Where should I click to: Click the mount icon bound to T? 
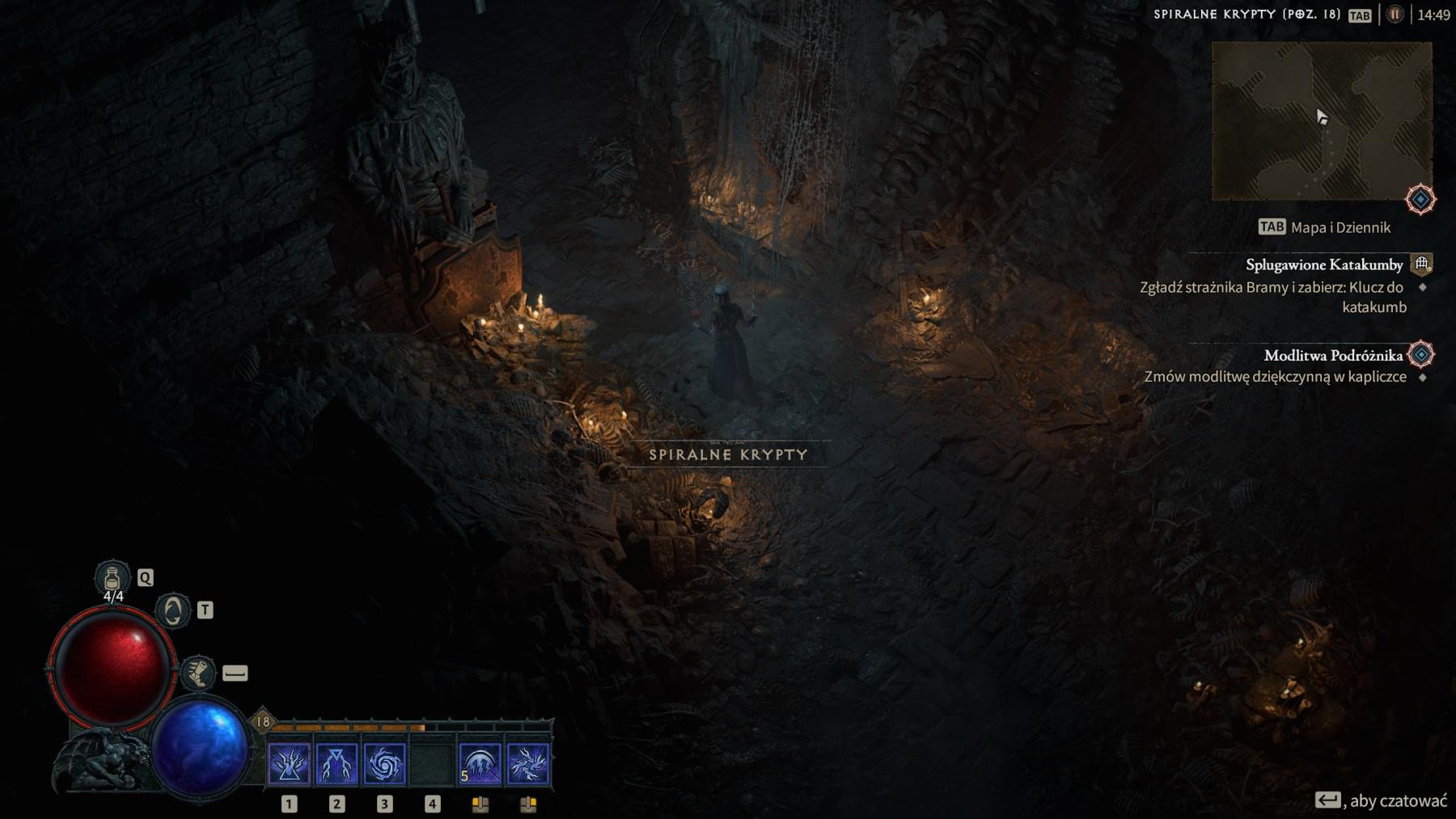[x=172, y=610]
